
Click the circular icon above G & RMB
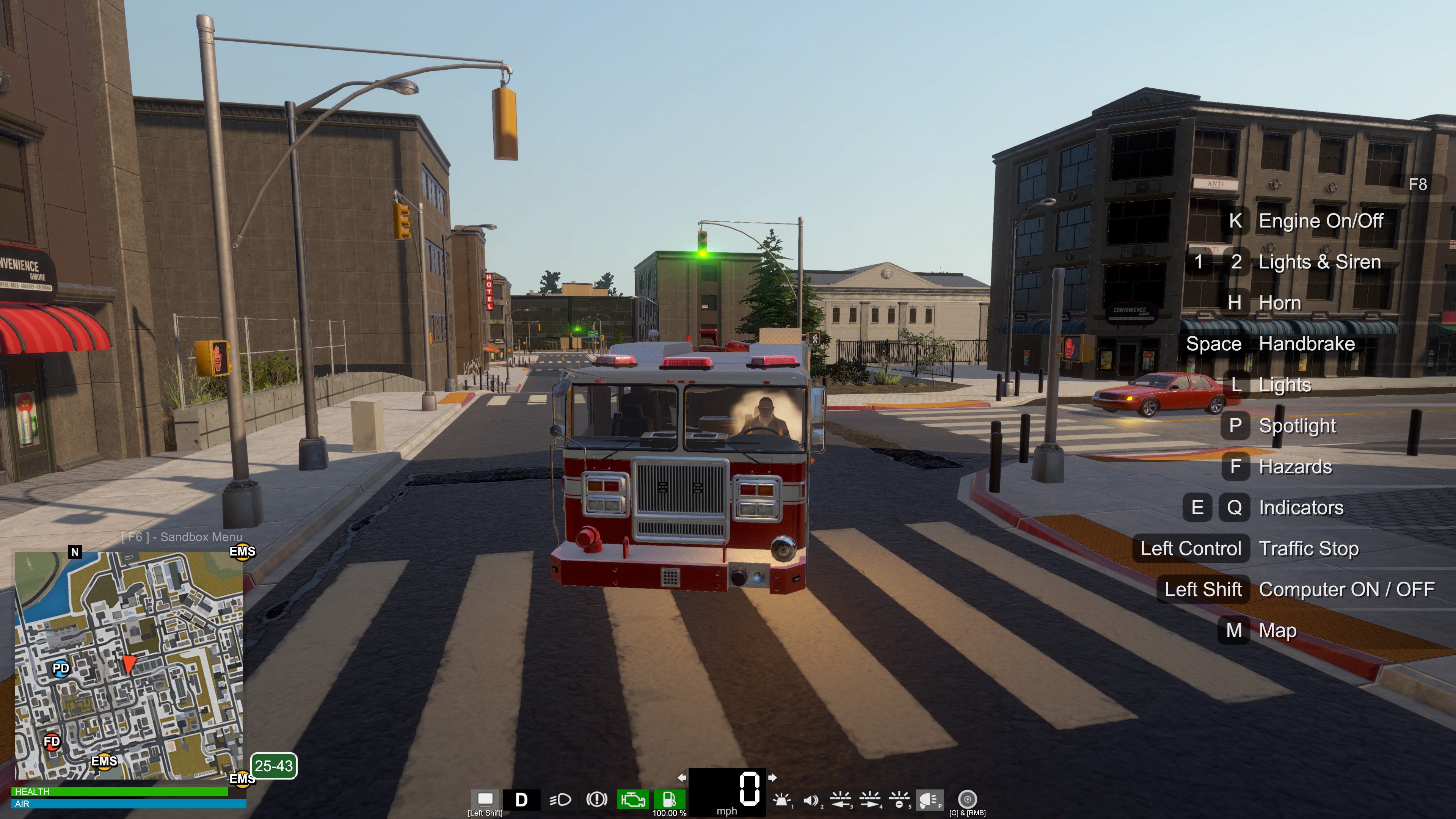pyautogui.click(x=967, y=799)
